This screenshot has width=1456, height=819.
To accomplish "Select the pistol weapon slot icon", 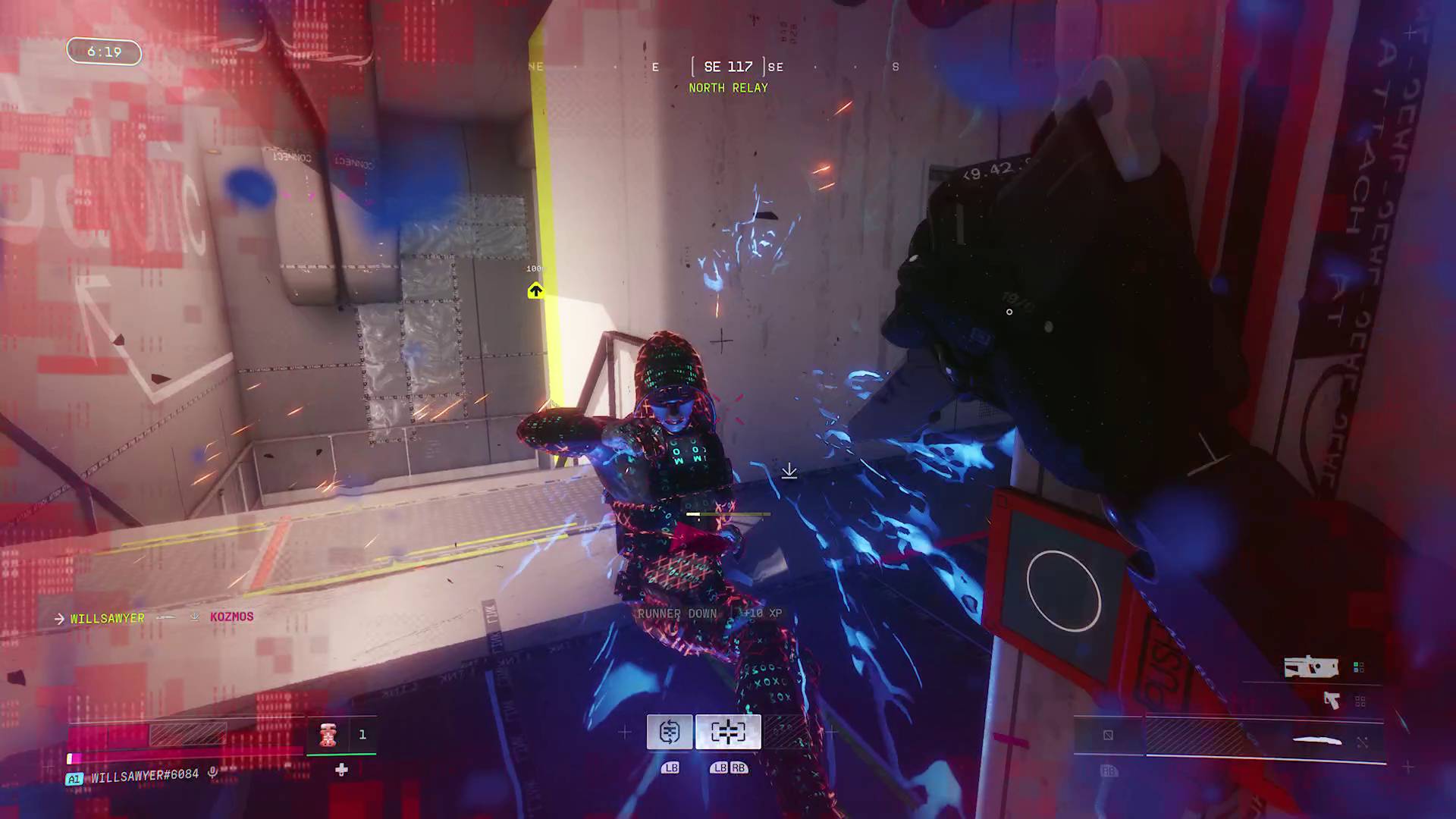I will pyautogui.click(x=1332, y=701).
